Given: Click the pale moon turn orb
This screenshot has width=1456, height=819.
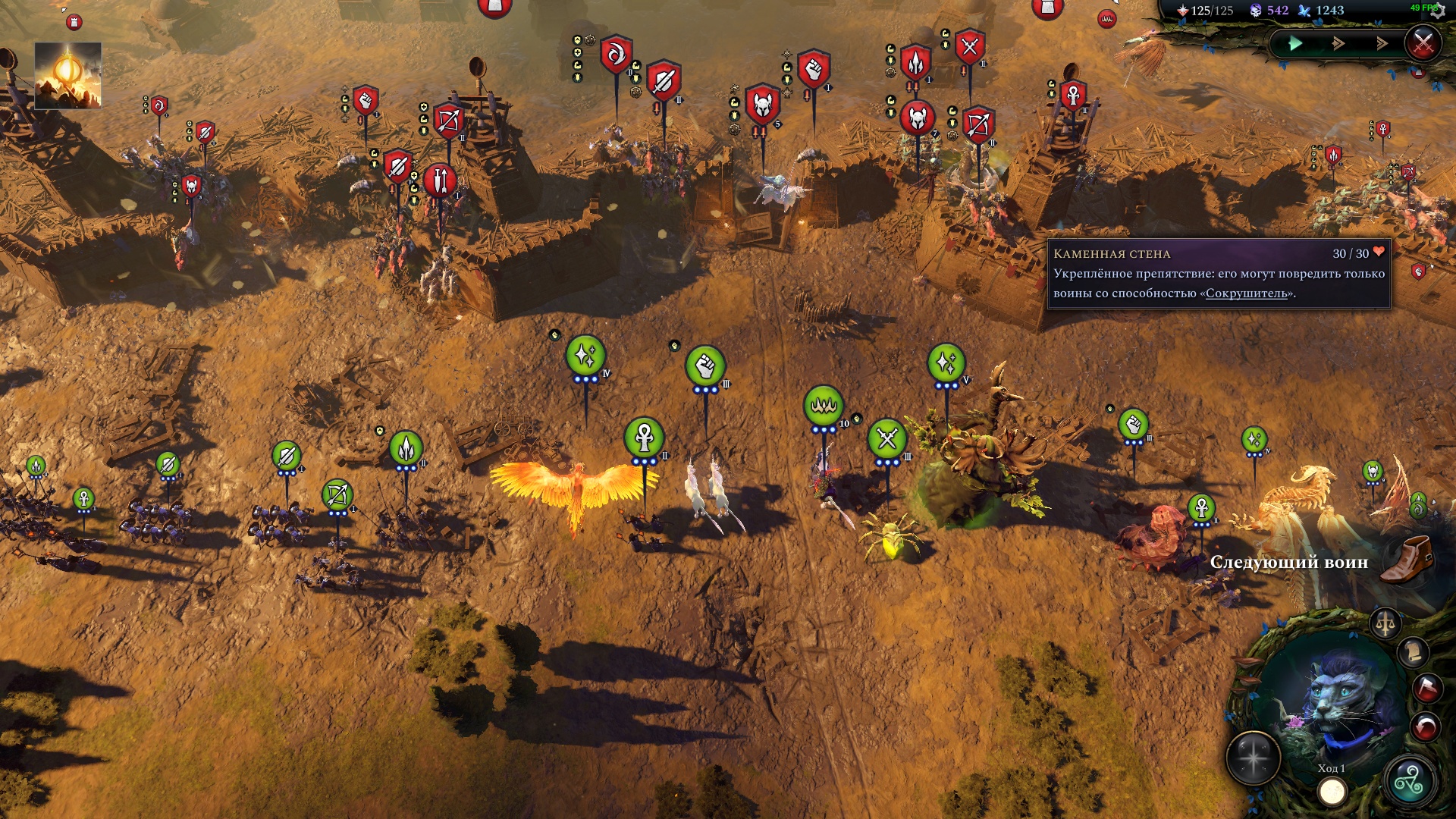Looking at the screenshot, I should (1332, 792).
